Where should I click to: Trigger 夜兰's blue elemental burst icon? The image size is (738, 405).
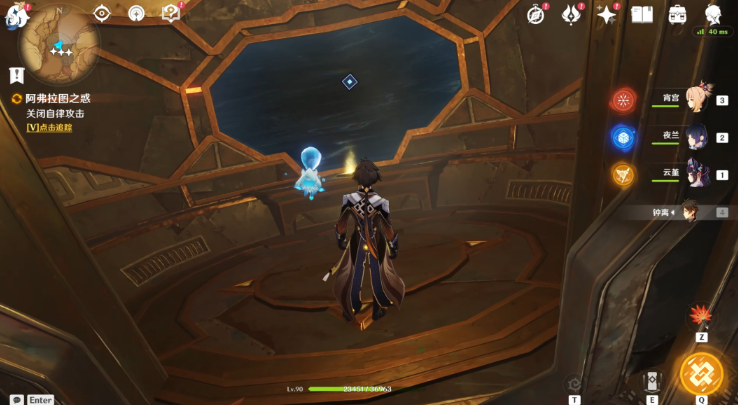coord(623,137)
